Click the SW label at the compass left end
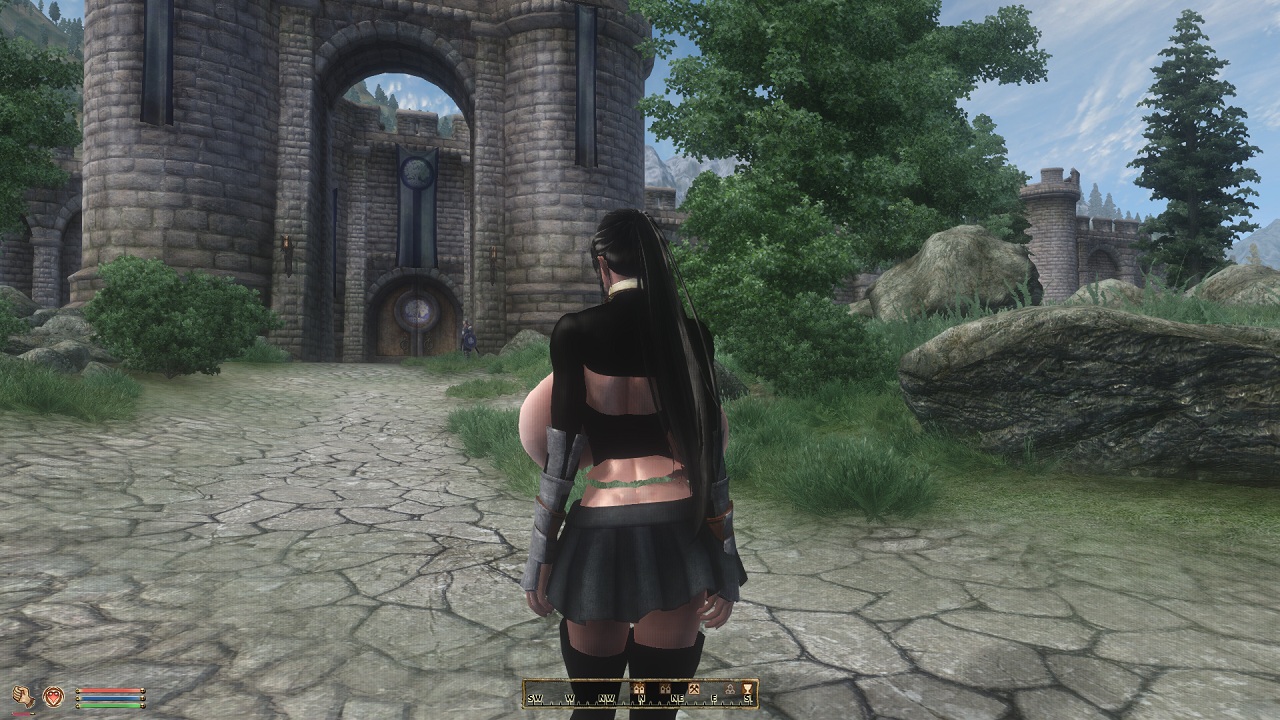Viewport: 1280px width, 720px height. (534, 698)
